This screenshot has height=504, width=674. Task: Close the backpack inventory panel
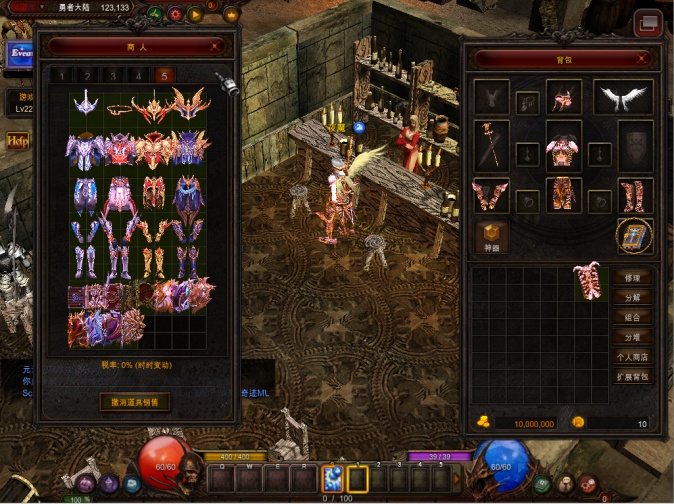pyautogui.click(x=640, y=59)
